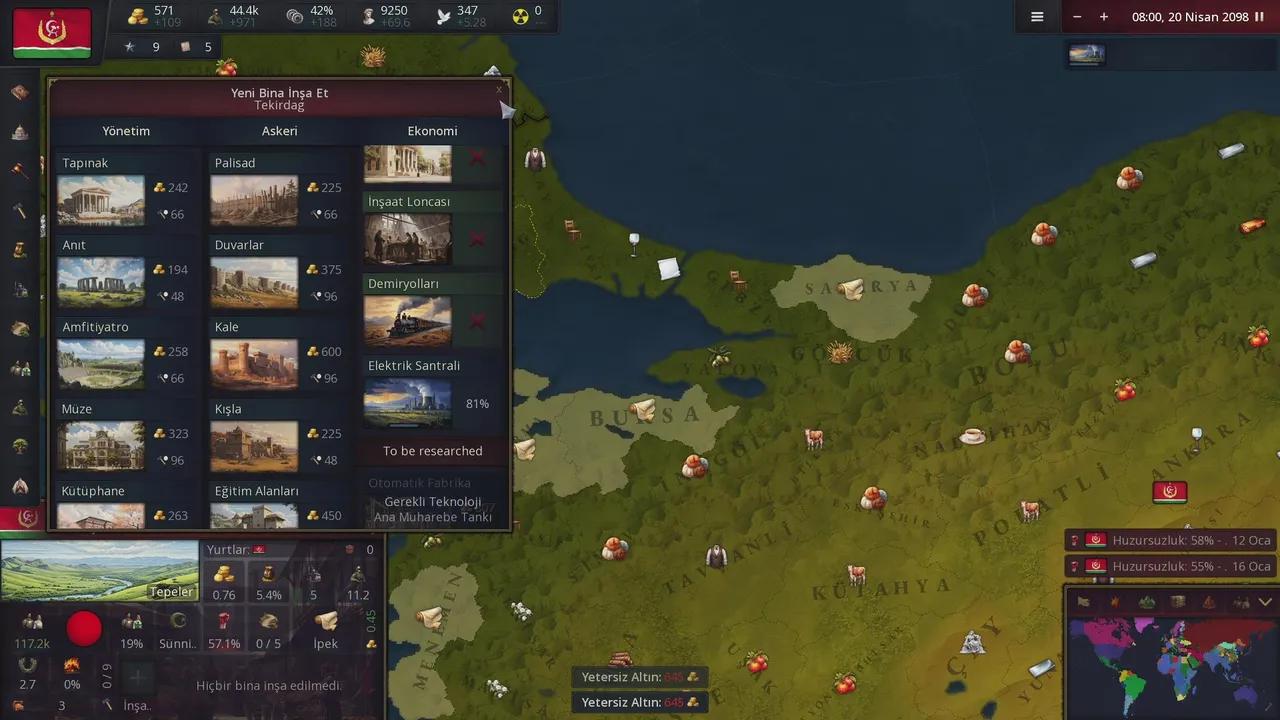1280x720 pixels.
Task: Build the Kale fortress
Action: (x=254, y=364)
